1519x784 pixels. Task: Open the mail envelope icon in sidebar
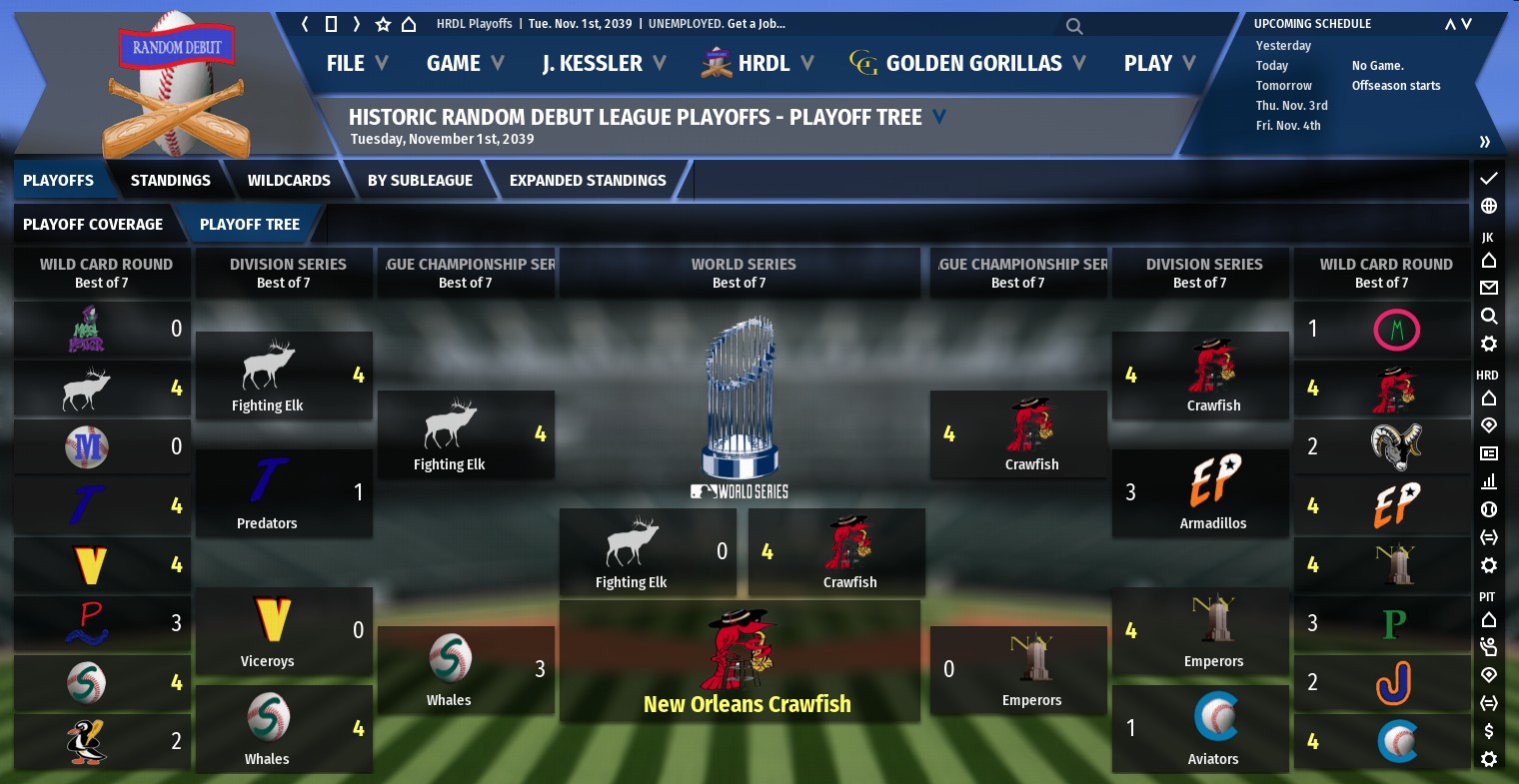1489,288
